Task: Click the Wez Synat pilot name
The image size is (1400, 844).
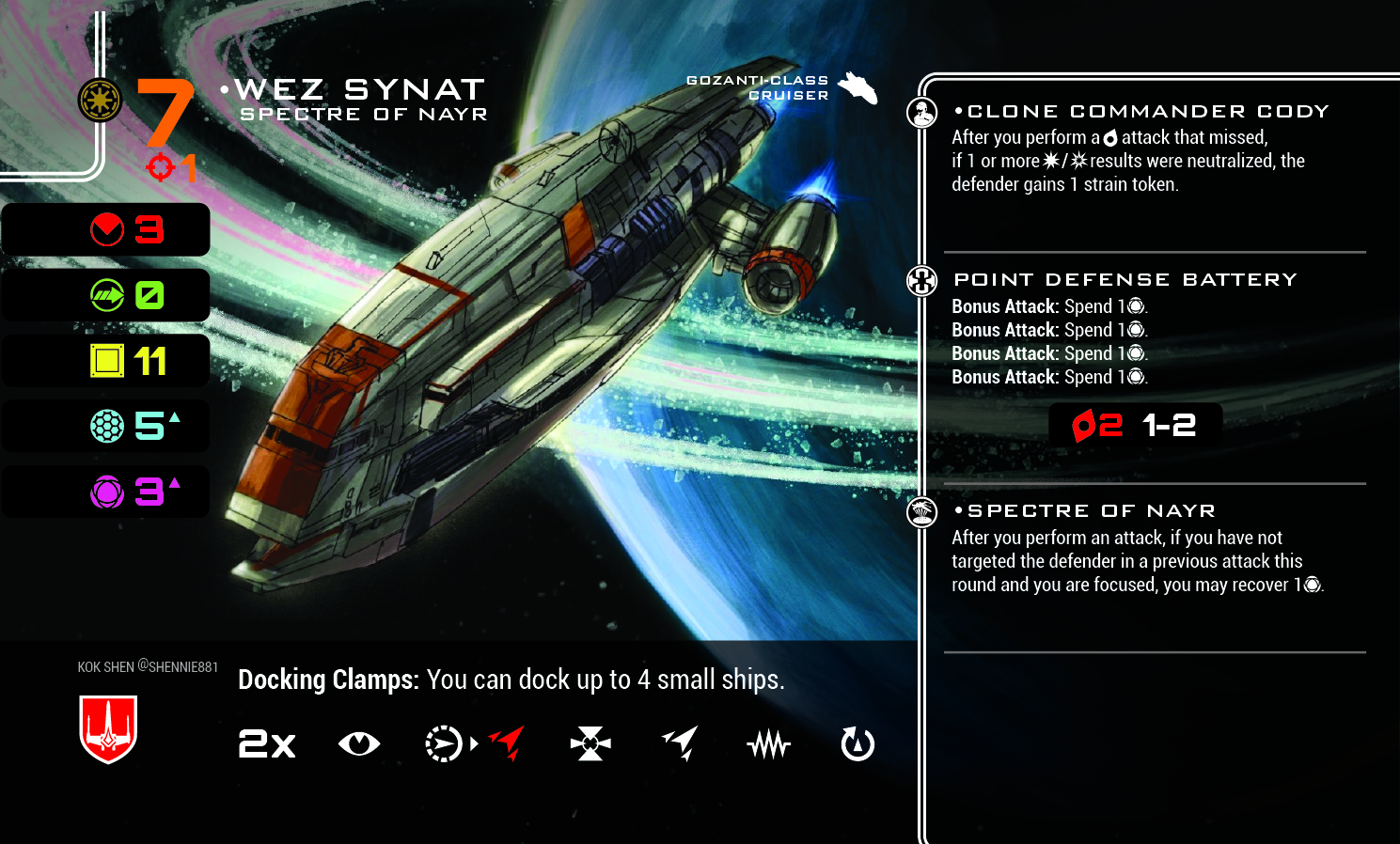Action: pyautogui.click(x=359, y=89)
